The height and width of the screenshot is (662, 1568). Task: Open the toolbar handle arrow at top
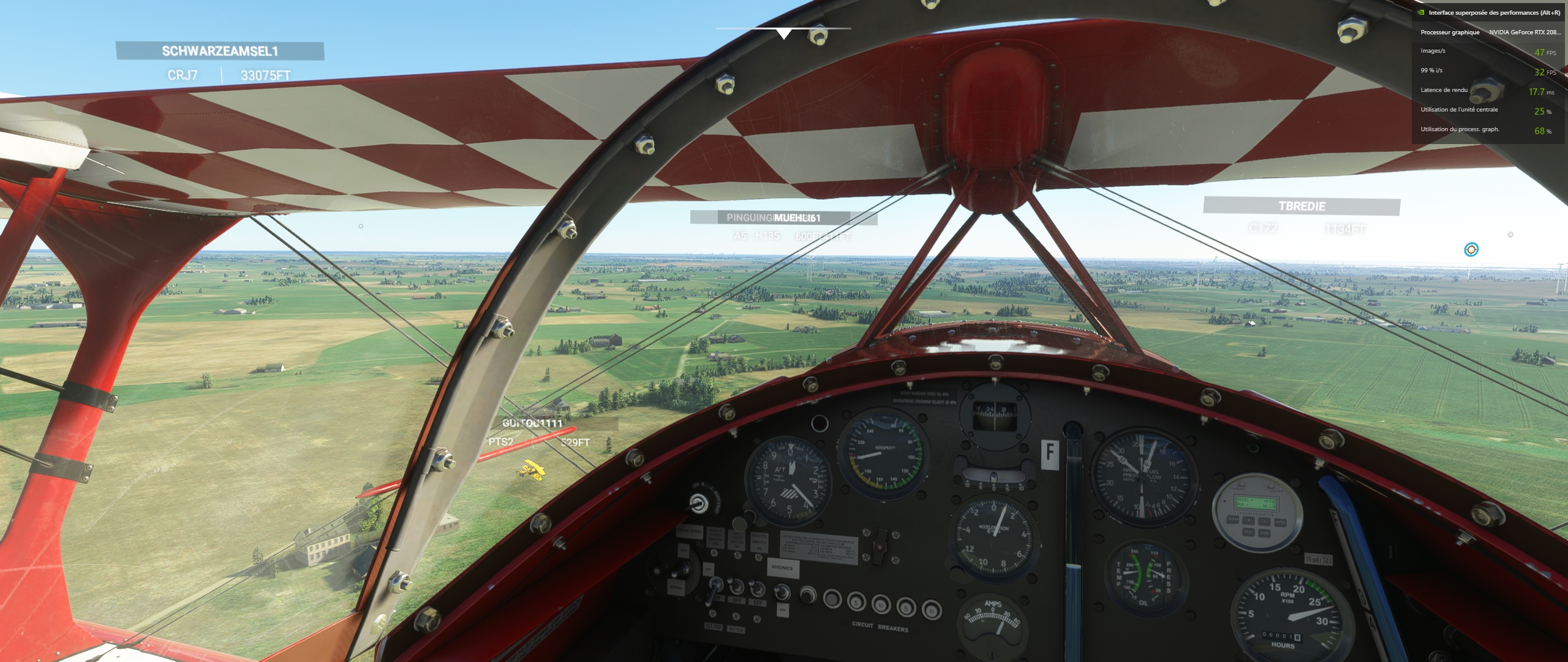point(783,34)
